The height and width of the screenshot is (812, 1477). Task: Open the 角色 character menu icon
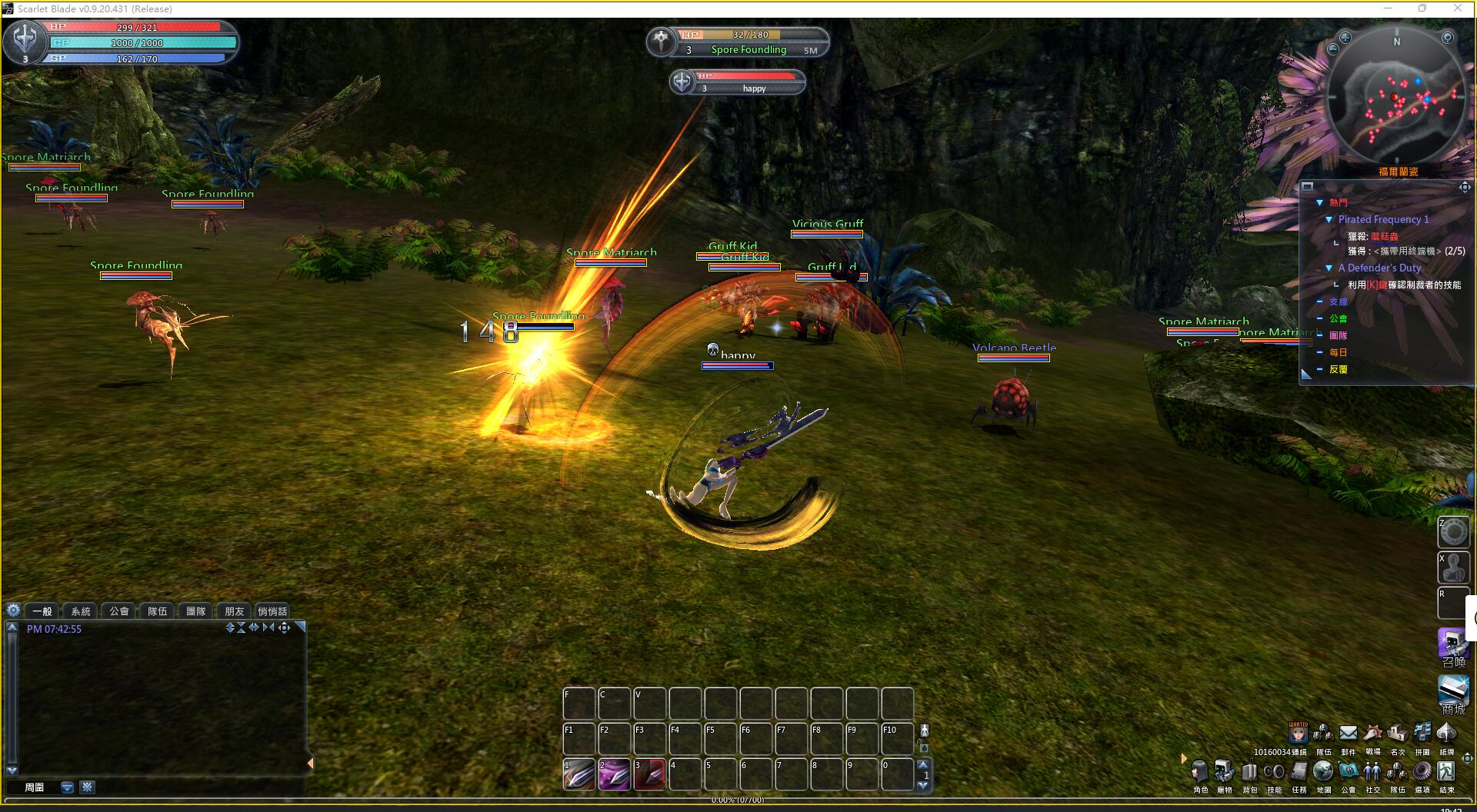(1199, 771)
